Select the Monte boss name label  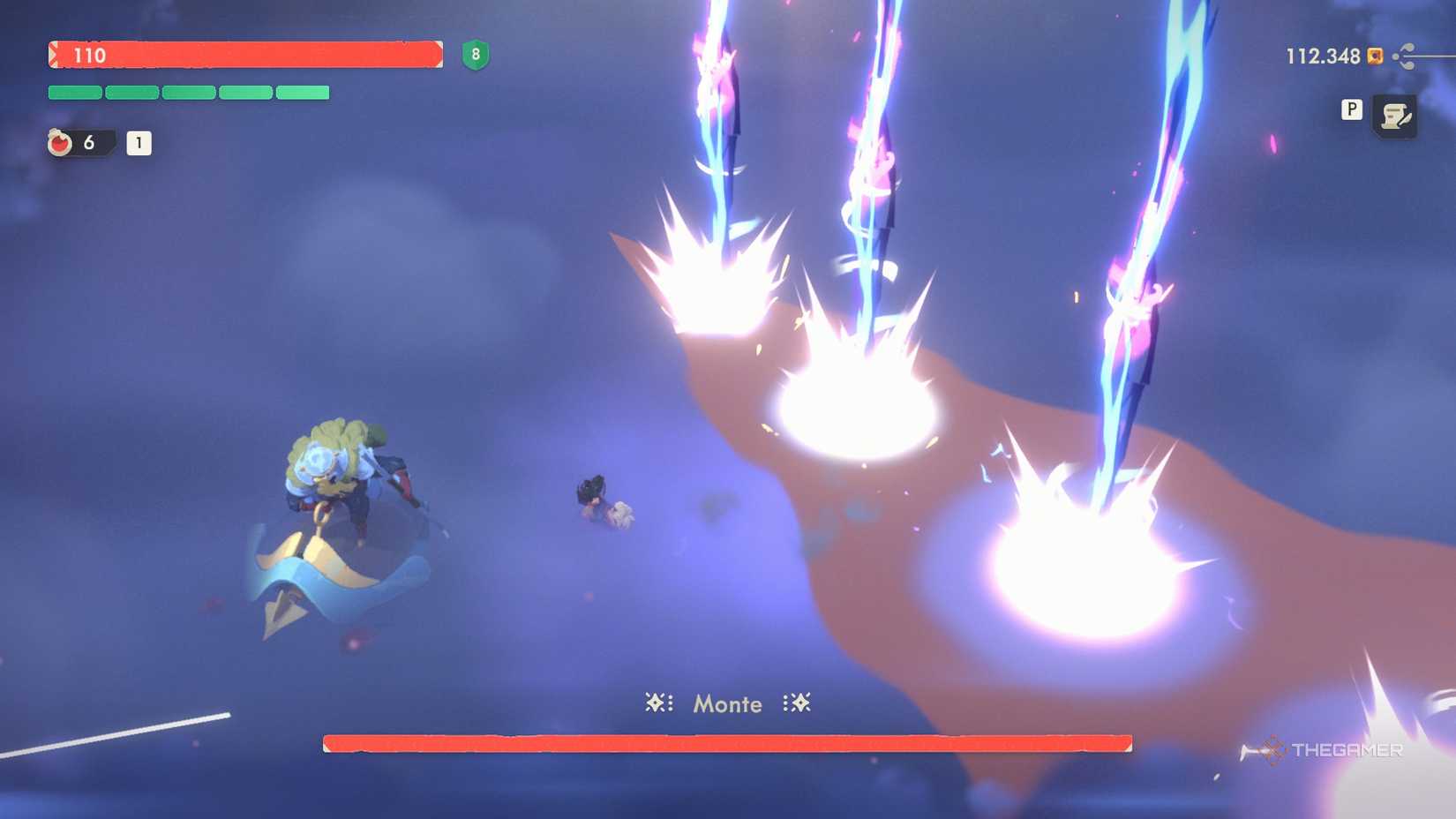(x=725, y=703)
